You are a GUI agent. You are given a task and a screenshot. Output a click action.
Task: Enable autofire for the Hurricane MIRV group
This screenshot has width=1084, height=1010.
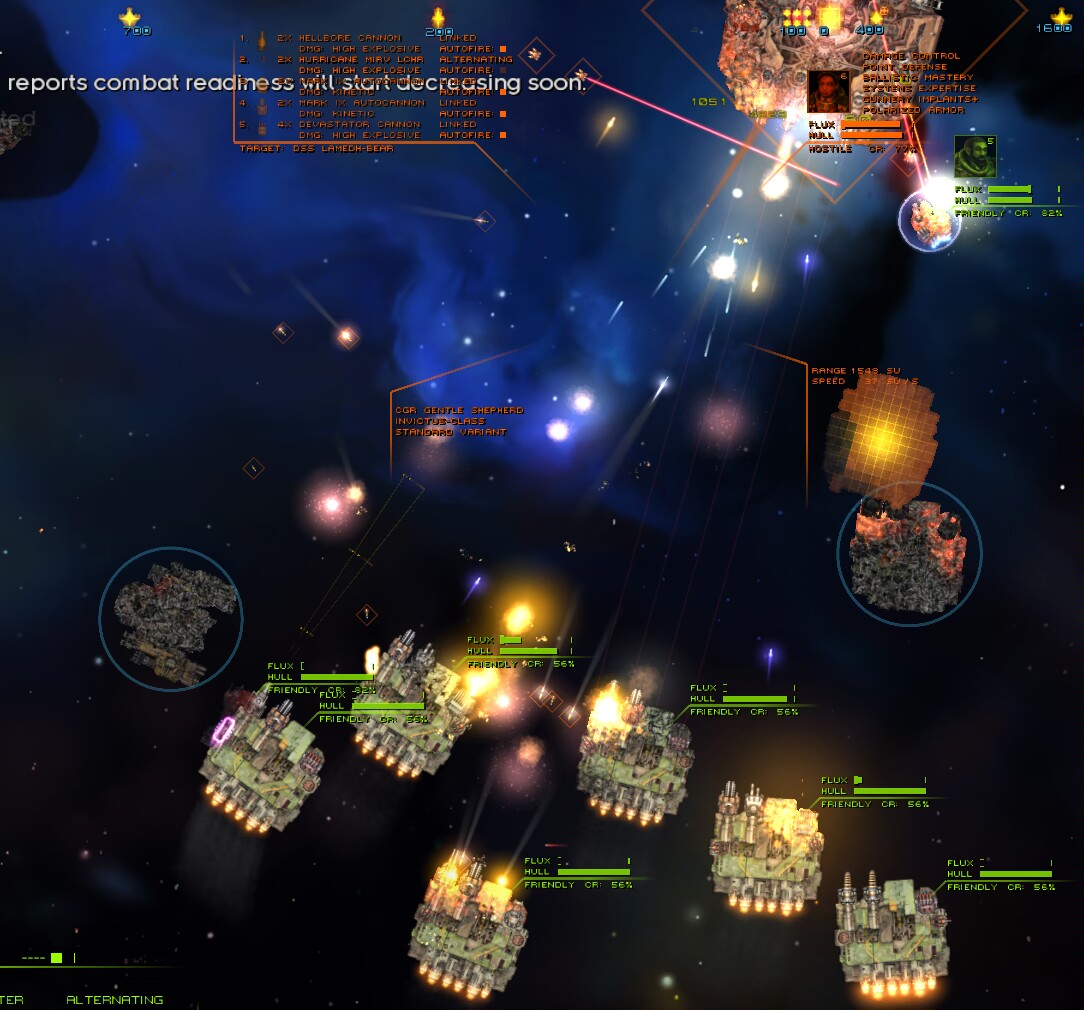(x=503, y=70)
